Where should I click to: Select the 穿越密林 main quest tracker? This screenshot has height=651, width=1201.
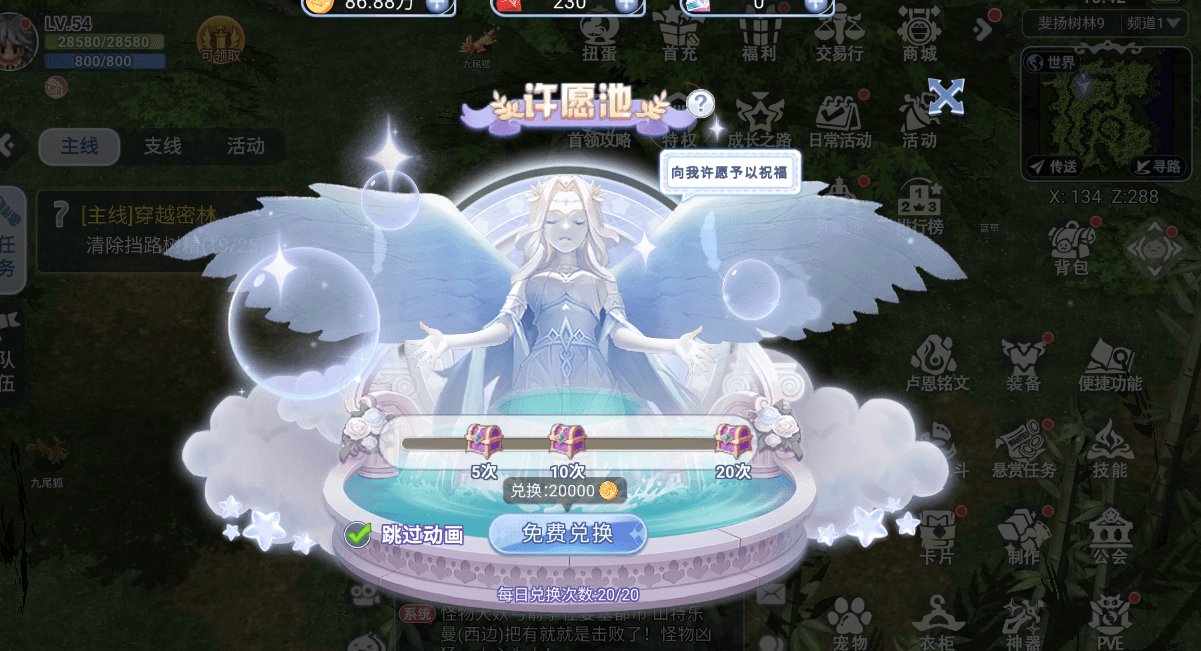pos(160,230)
